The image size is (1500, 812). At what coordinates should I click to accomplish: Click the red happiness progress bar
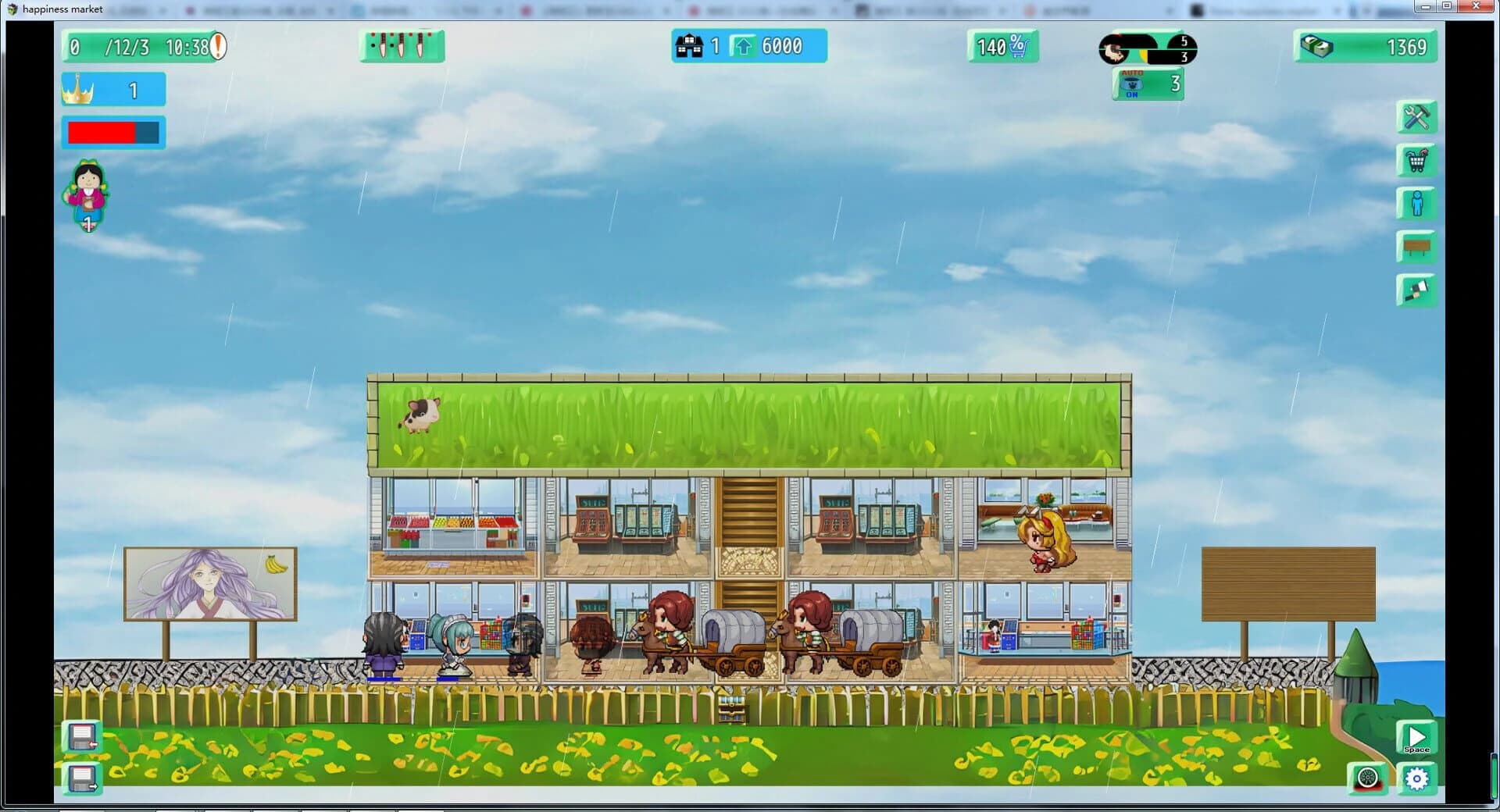(x=112, y=131)
